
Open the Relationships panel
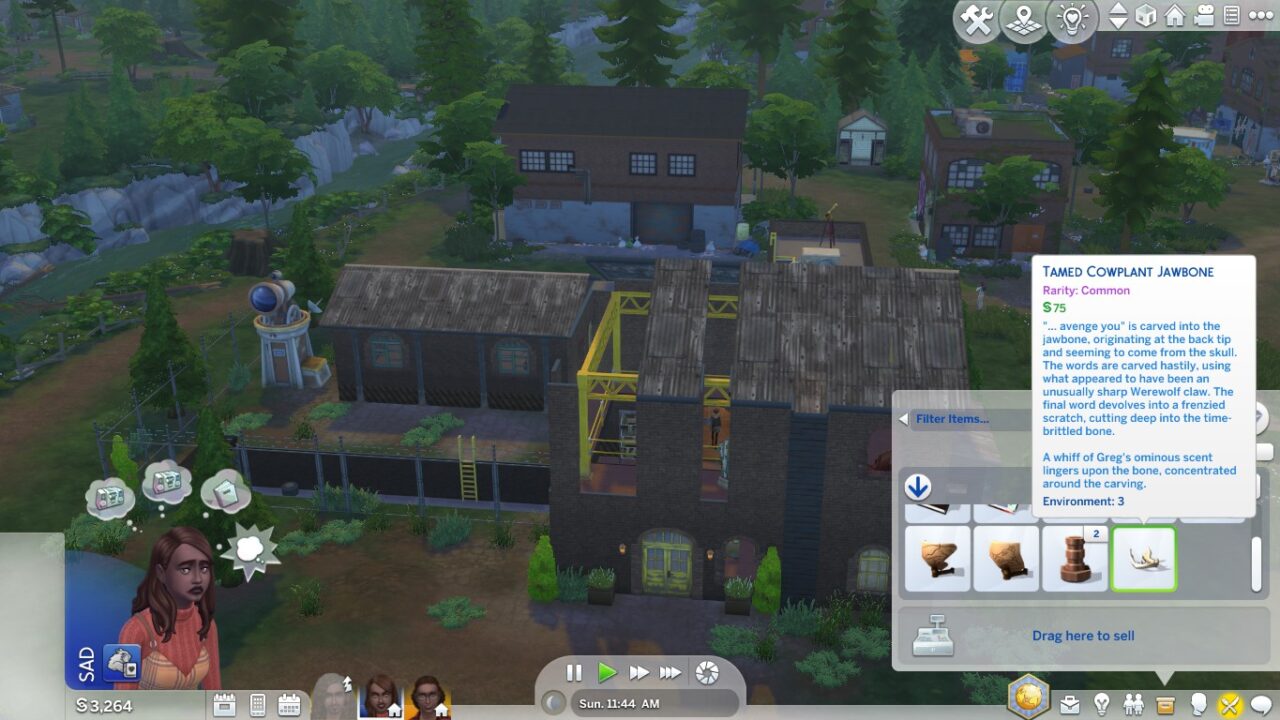tap(1133, 703)
